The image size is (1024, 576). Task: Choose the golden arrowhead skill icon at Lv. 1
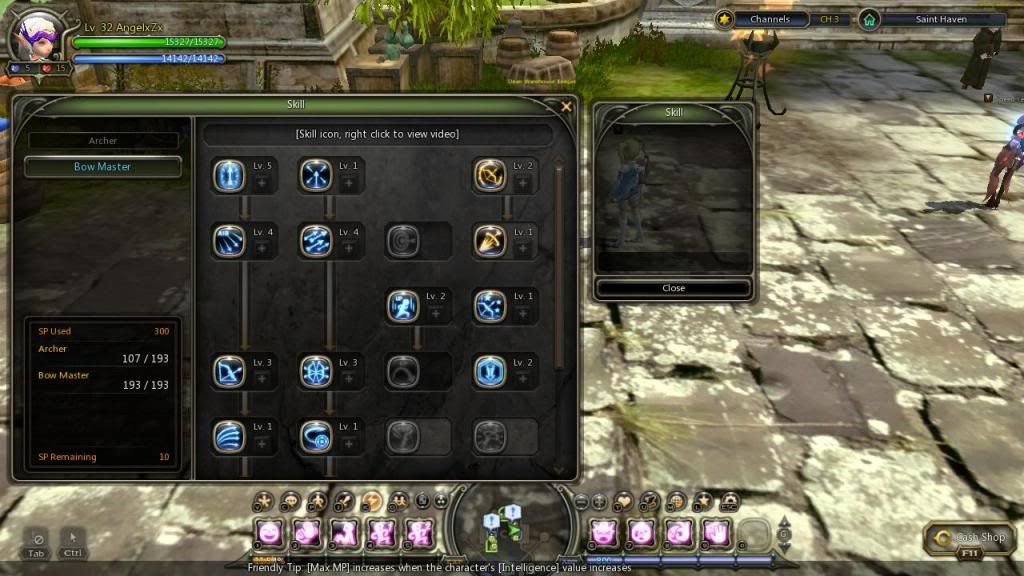490,241
